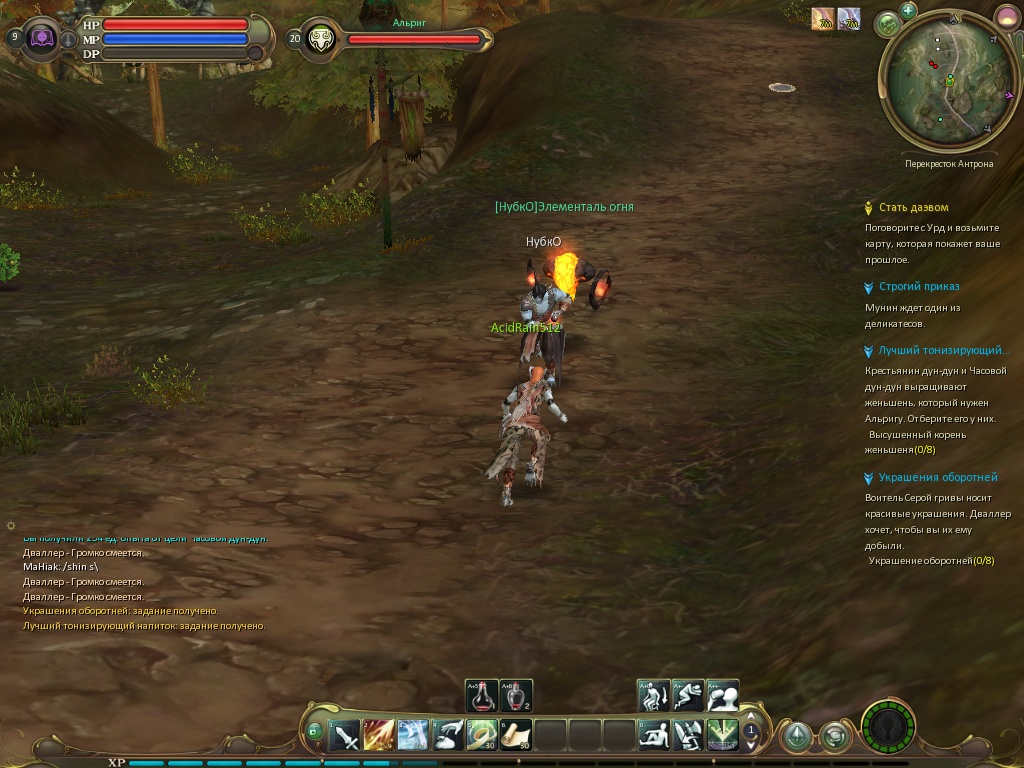Image resolution: width=1024 pixels, height=768 pixels.
Task: Trigger the hand gathering skill
Action: (x=448, y=736)
